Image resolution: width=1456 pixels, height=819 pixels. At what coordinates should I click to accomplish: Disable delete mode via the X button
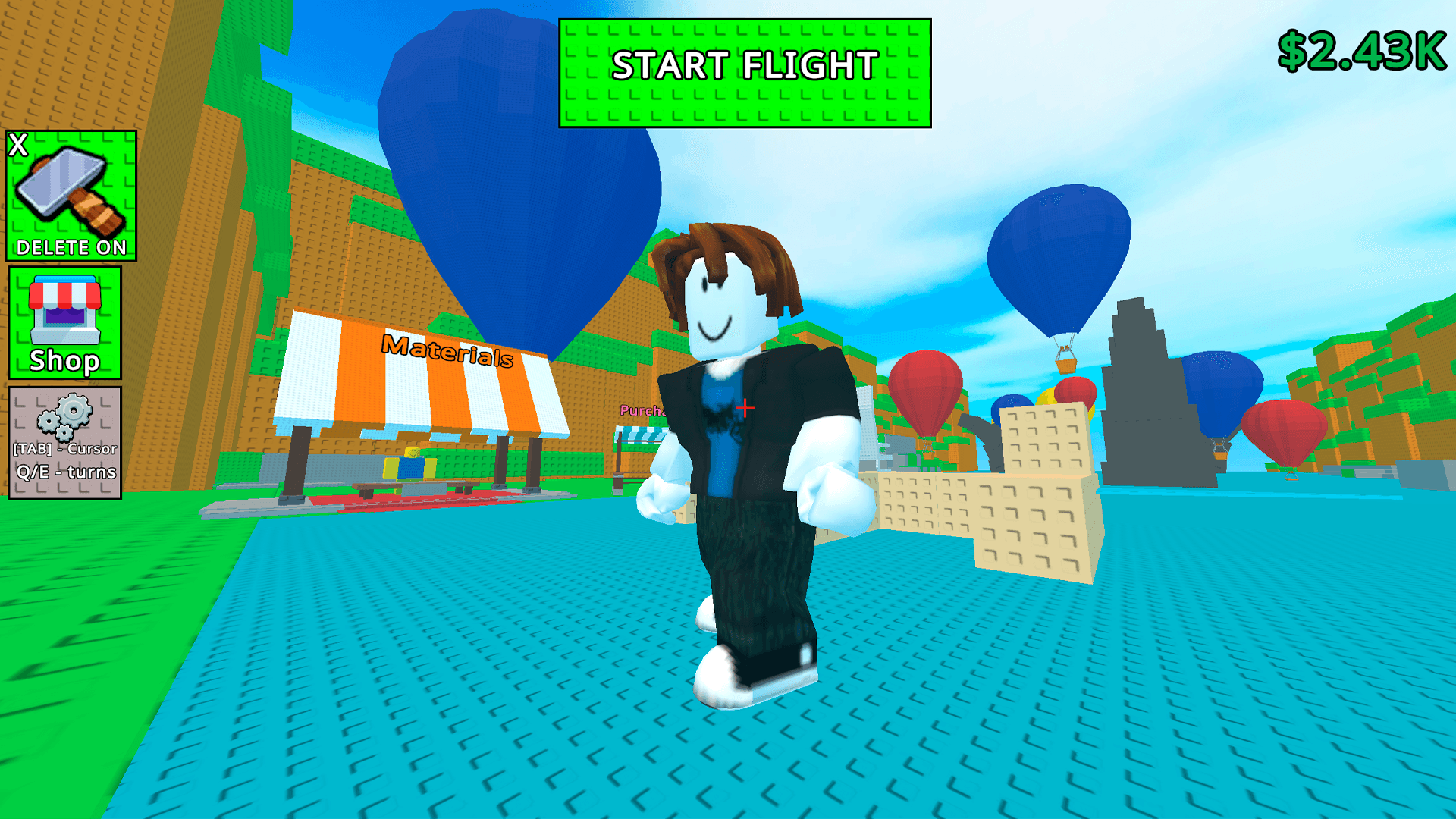pyautogui.click(x=18, y=143)
